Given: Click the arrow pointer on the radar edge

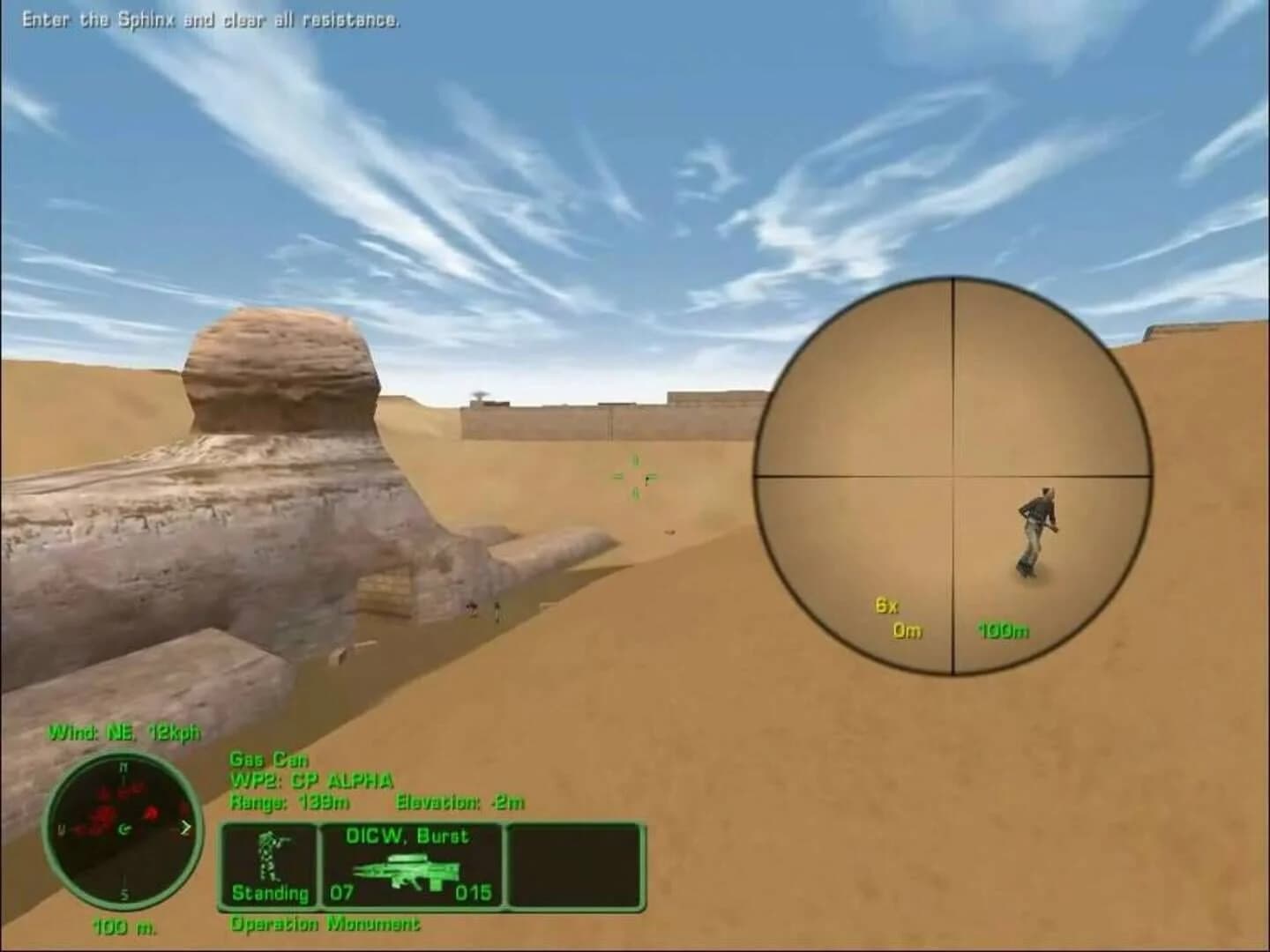Looking at the screenshot, I should pyautogui.click(x=185, y=827).
